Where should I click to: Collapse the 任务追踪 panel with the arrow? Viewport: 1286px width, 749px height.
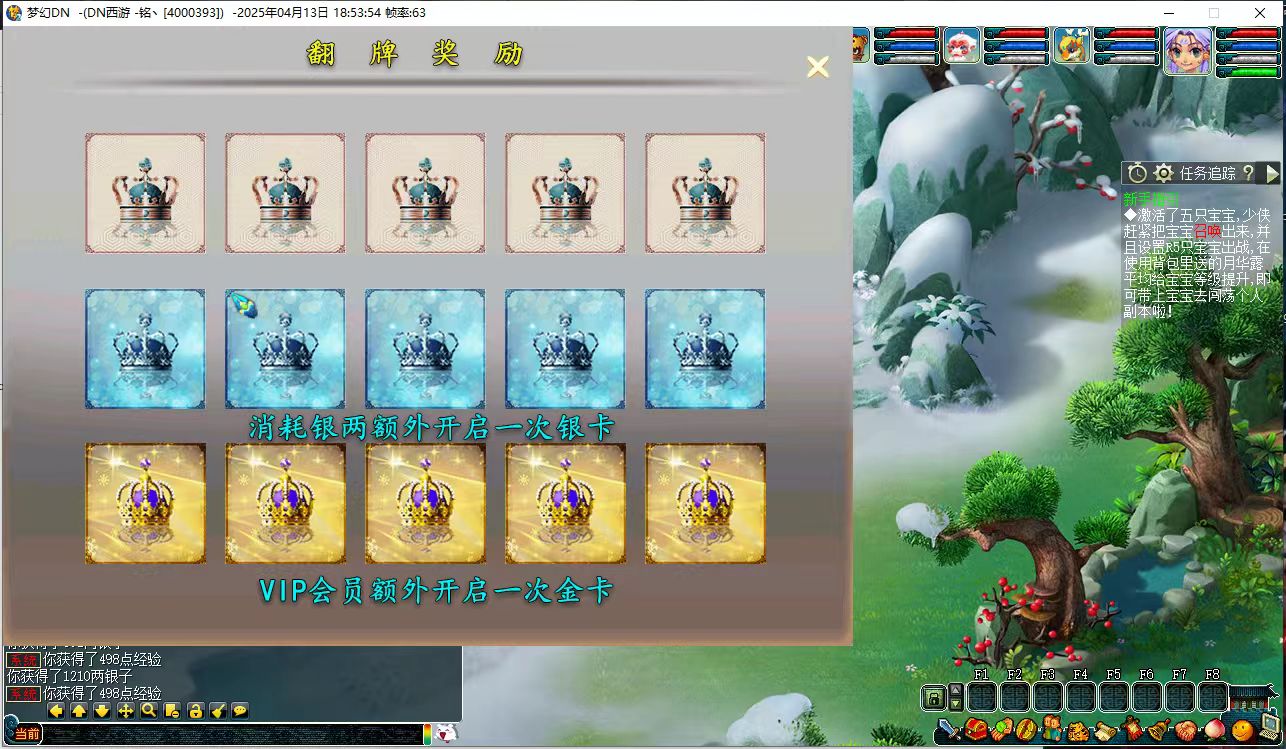[x=1272, y=173]
